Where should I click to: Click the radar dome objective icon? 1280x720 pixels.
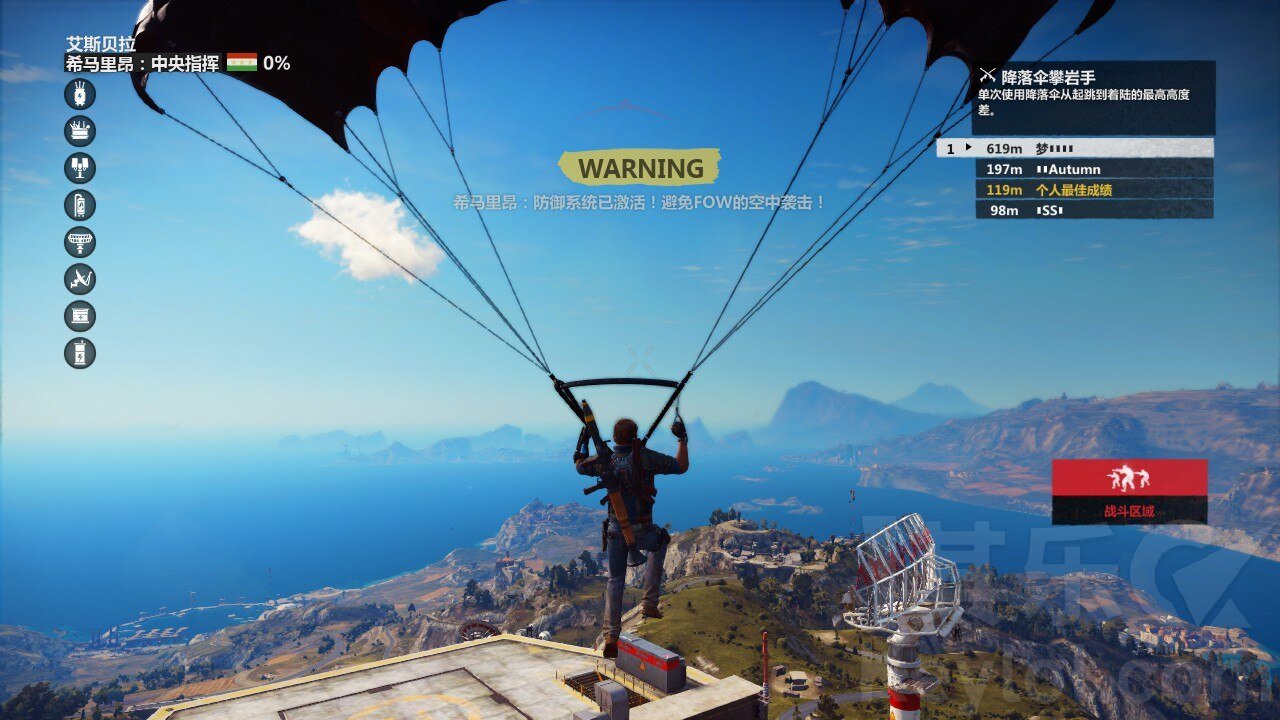click(x=80, y=242)
